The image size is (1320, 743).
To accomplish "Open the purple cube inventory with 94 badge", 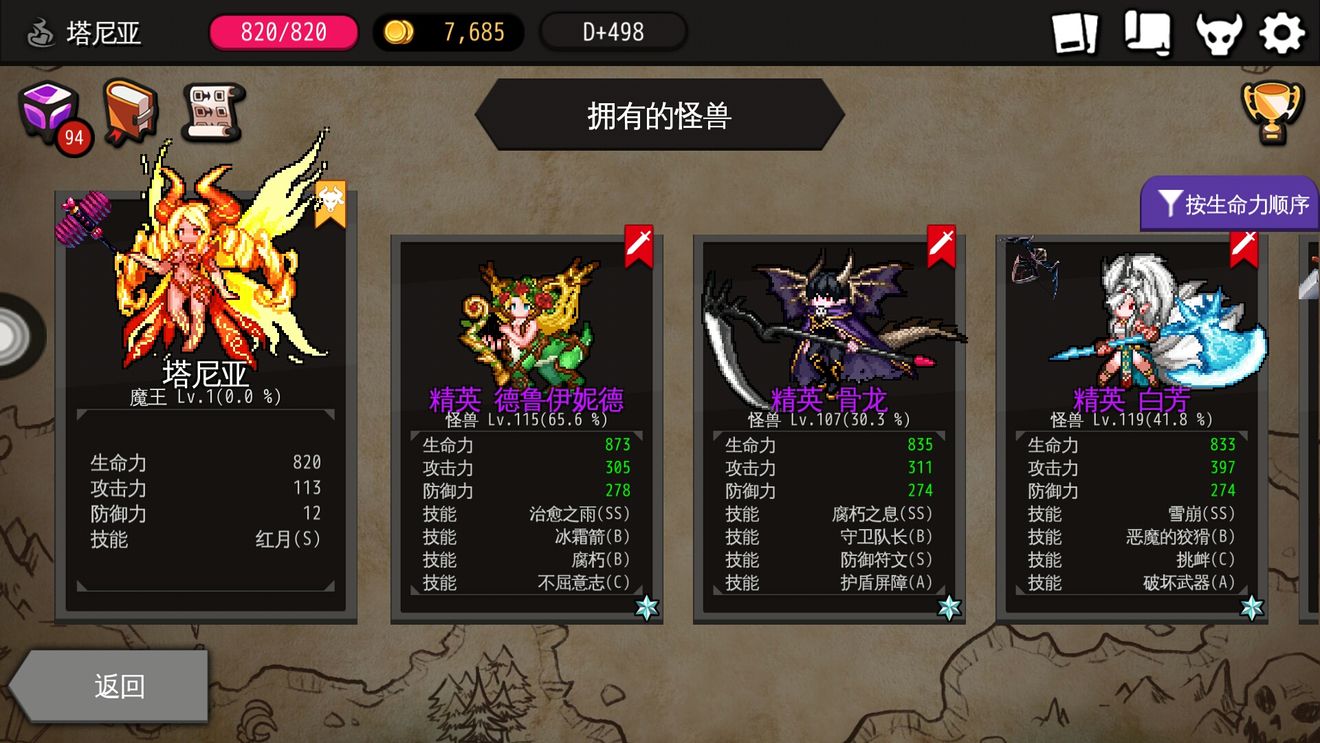I will [x=48, y=112].
